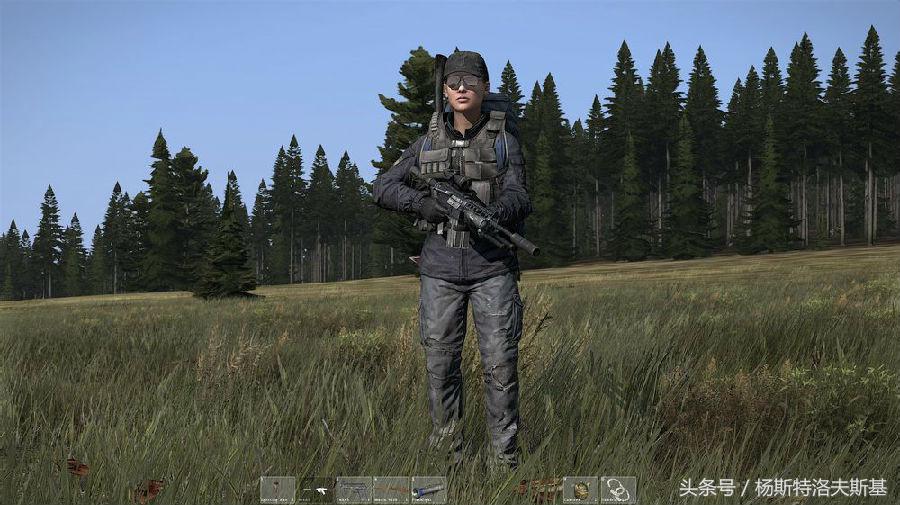Select the handcuffs hotbar slot

click(618, 489)
